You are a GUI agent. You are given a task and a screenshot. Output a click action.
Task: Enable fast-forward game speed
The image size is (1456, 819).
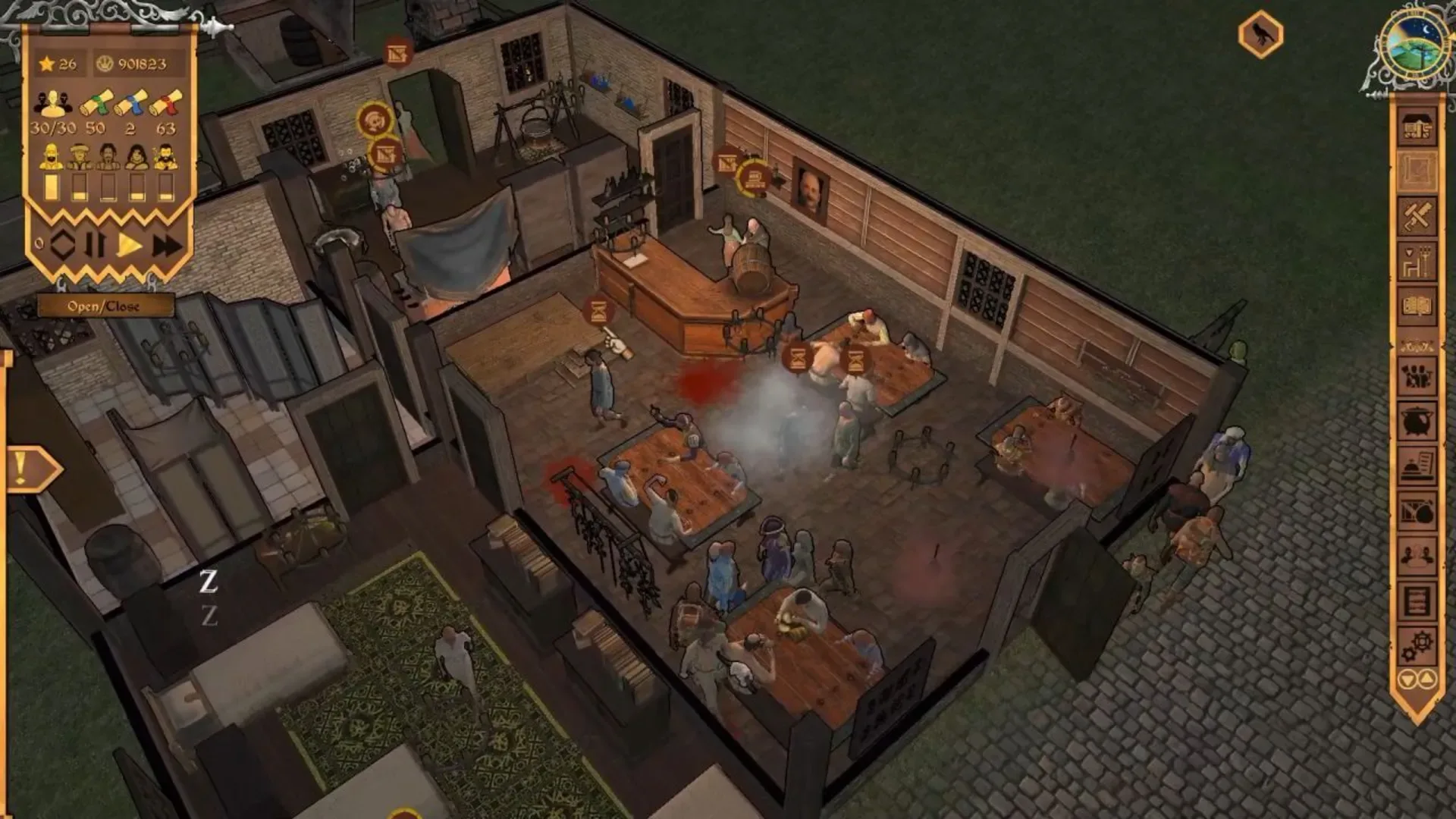click(x=165, y=243)
